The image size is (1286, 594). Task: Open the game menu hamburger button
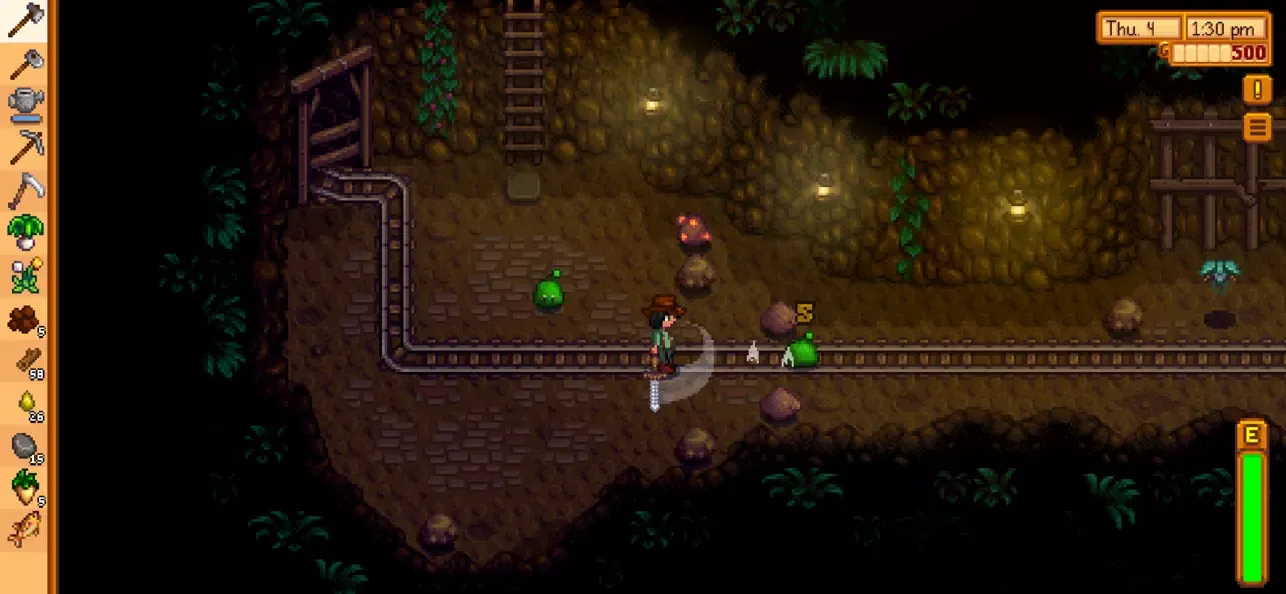(1257, 127)
